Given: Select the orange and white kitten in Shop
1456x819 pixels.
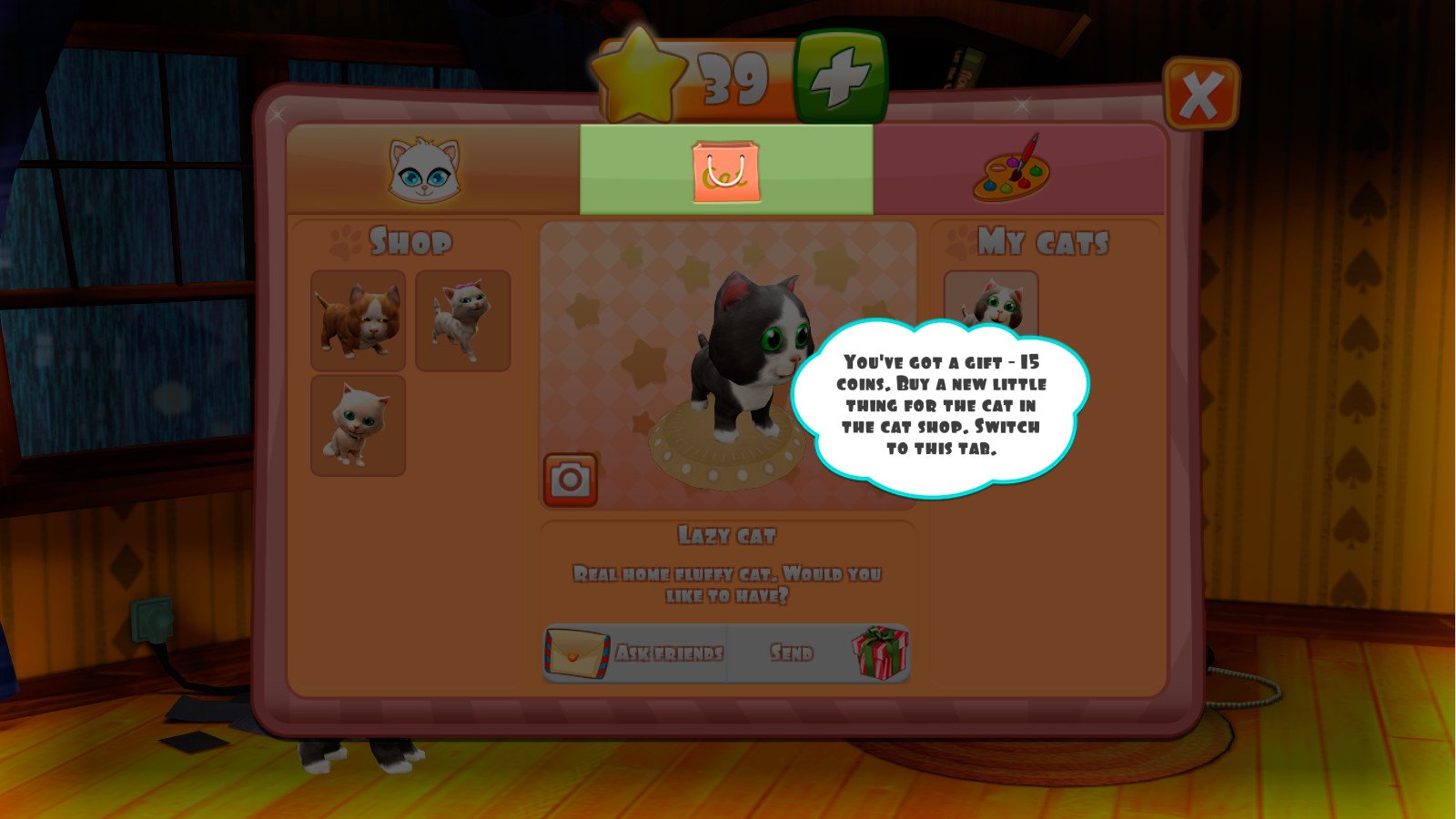Looking at the screenshot, I should [x=359, y=318].
